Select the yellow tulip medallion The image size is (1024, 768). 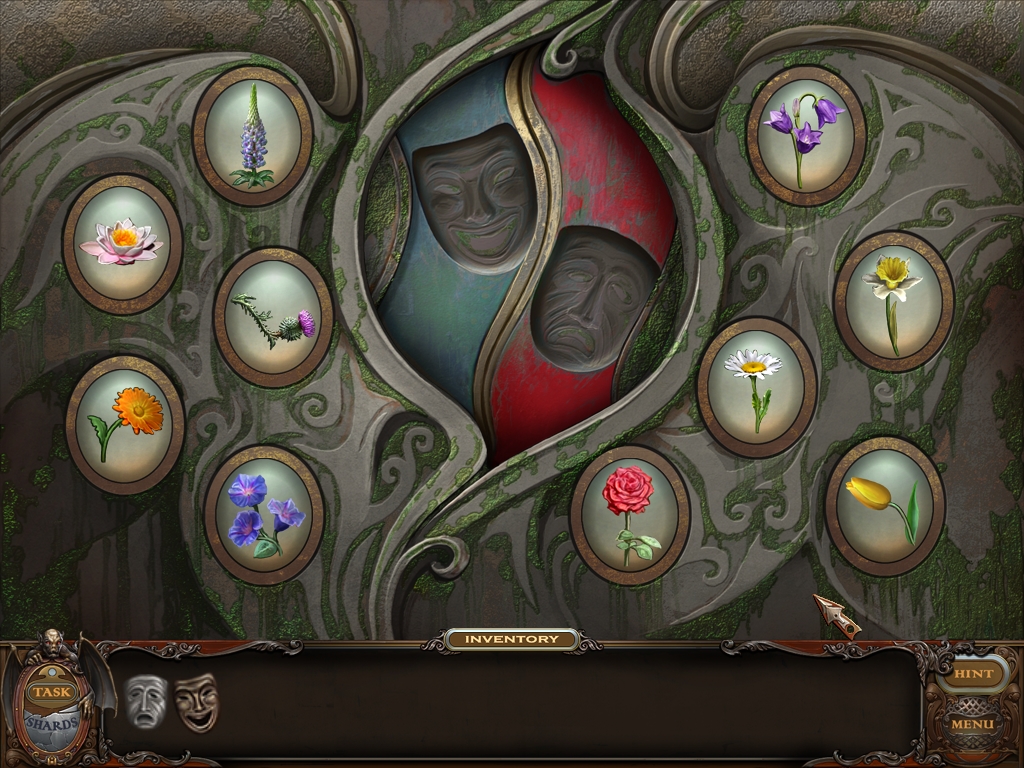point(885,505)
